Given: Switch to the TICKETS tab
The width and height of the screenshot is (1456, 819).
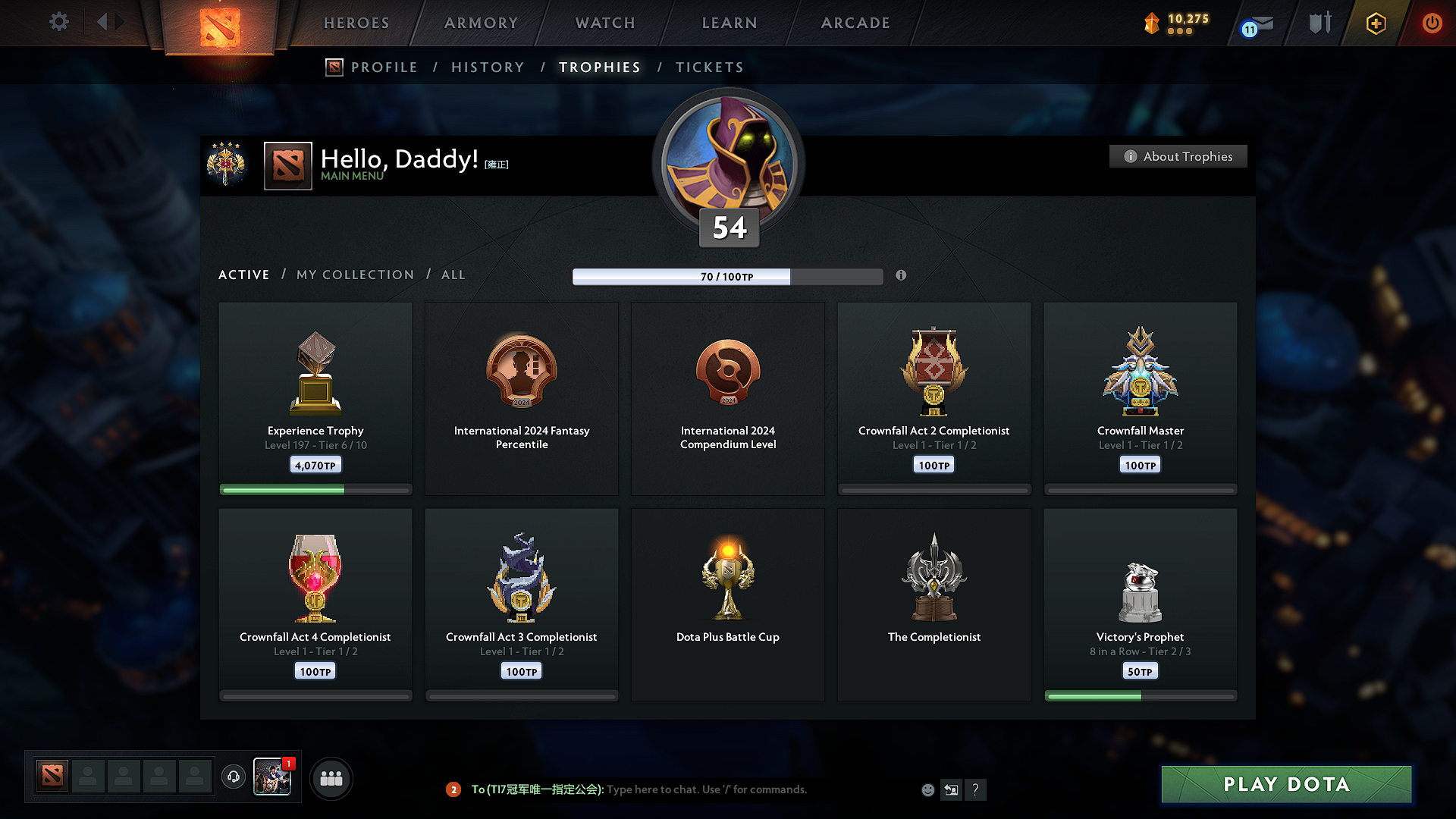Looking at the screenshot, I should click(x=709, y=67).
